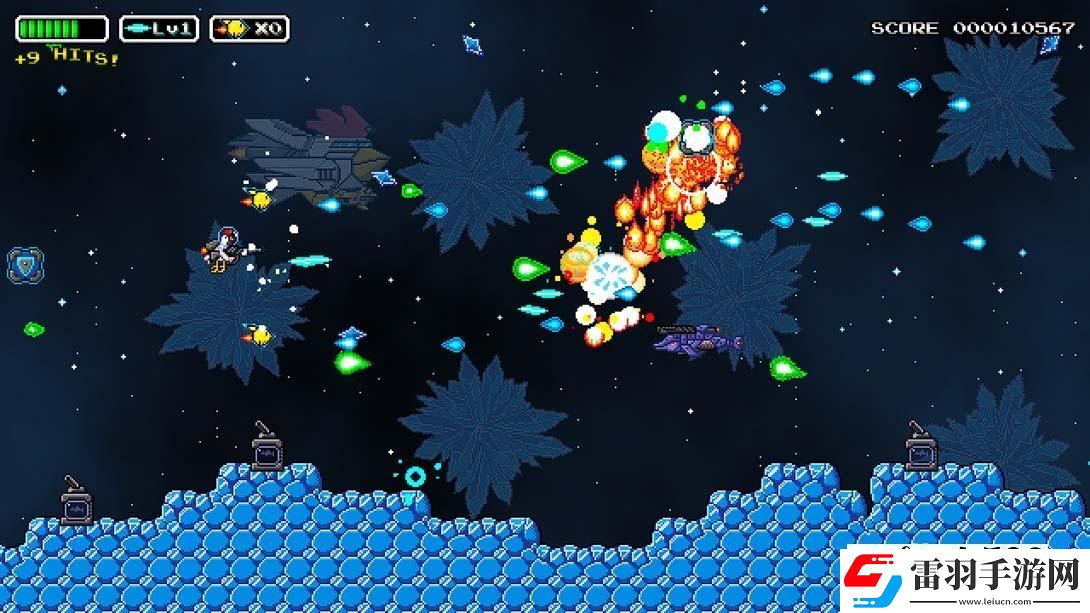Click the weapon level Lv1 indicator
This screenshot has width=1090, height=613.
(159, 29)
